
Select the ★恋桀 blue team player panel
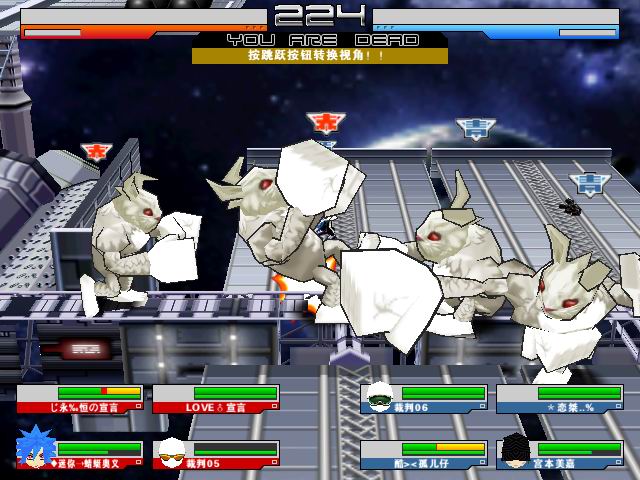point(560,399)
